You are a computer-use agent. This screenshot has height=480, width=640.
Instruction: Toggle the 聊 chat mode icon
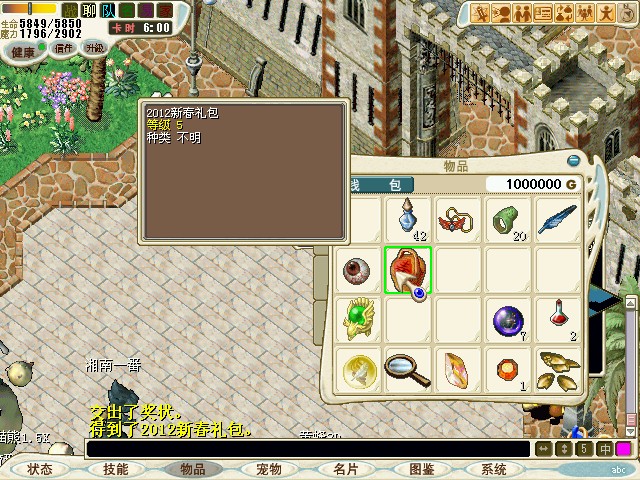89,9
